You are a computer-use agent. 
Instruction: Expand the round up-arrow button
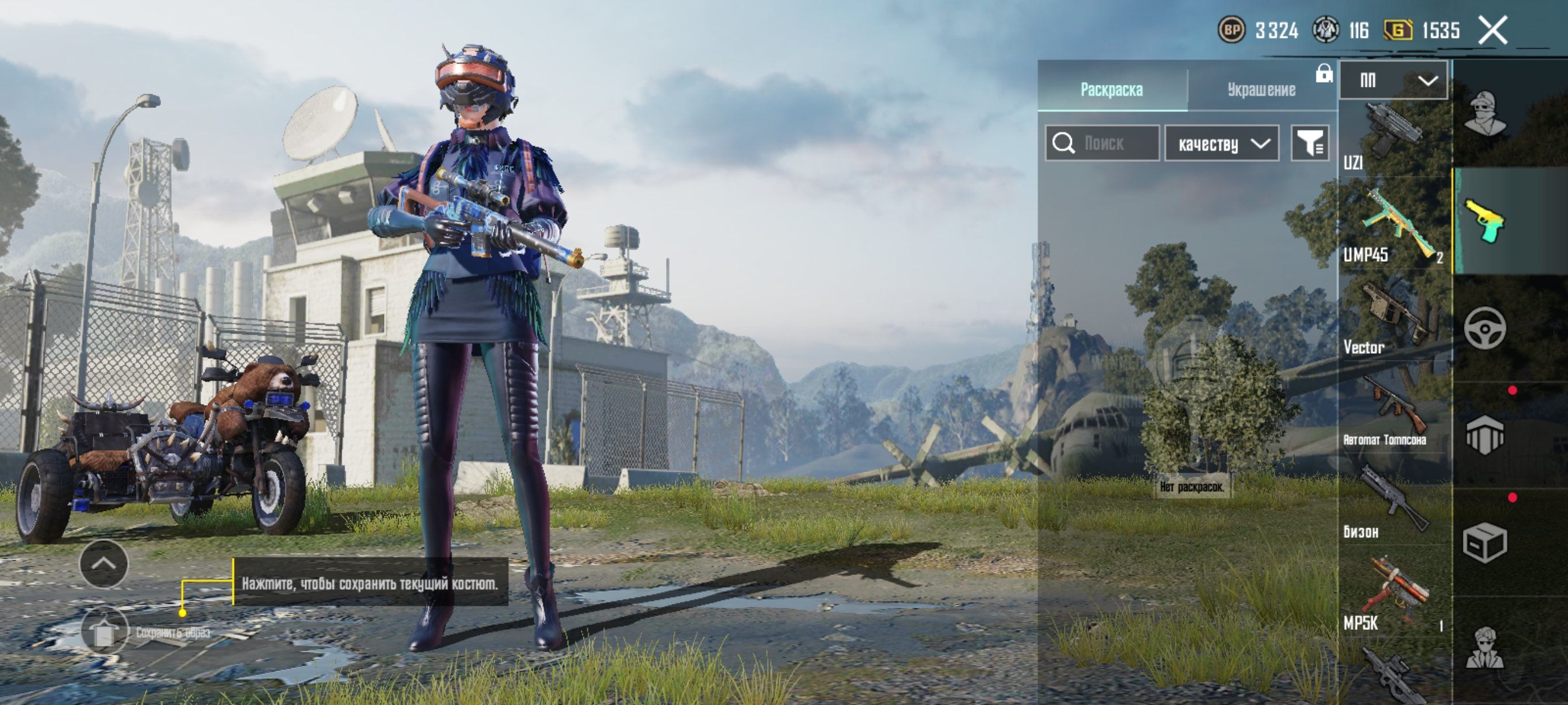click(103, 564)
